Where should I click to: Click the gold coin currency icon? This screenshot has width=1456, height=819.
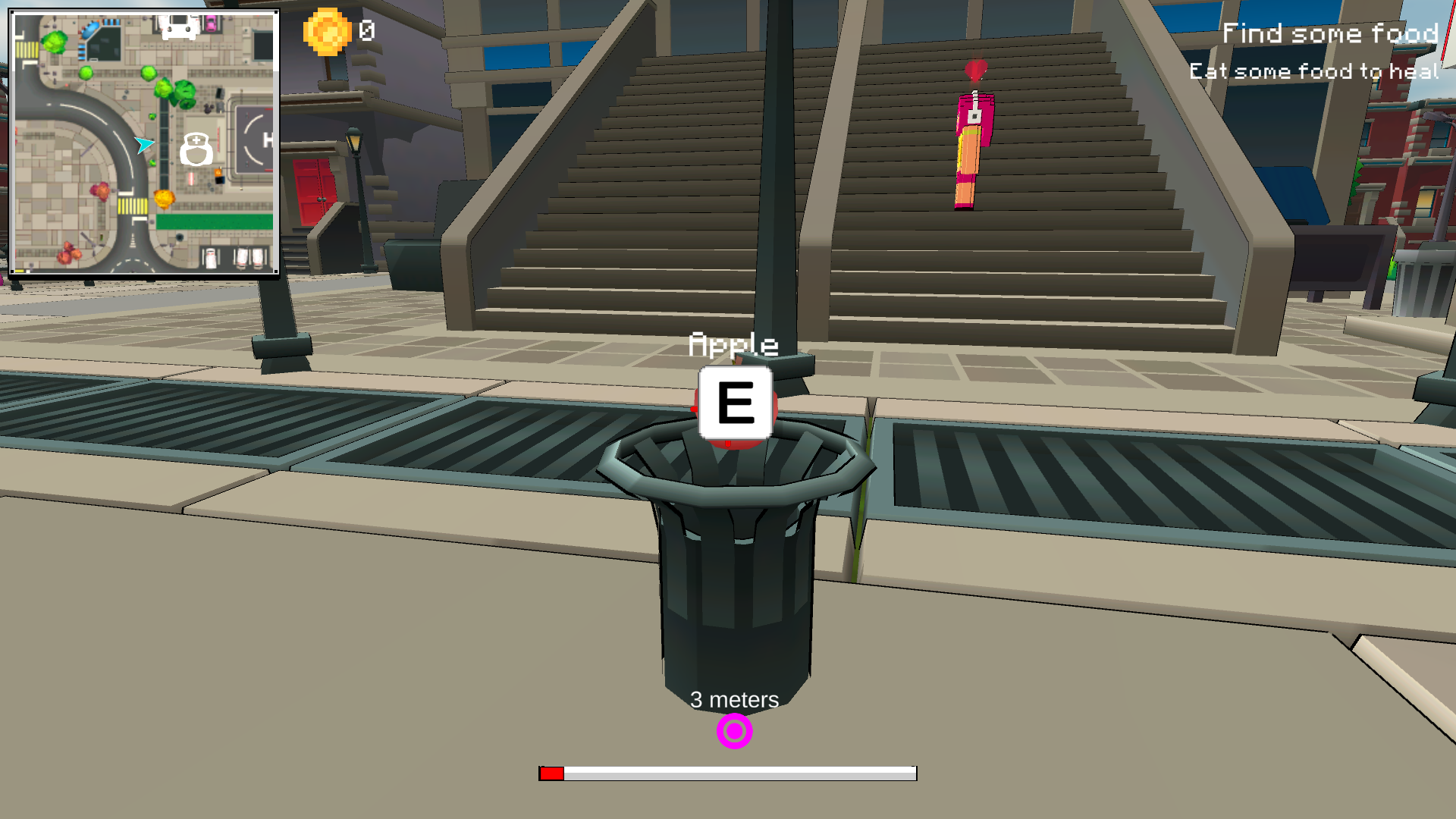point(328,31)
